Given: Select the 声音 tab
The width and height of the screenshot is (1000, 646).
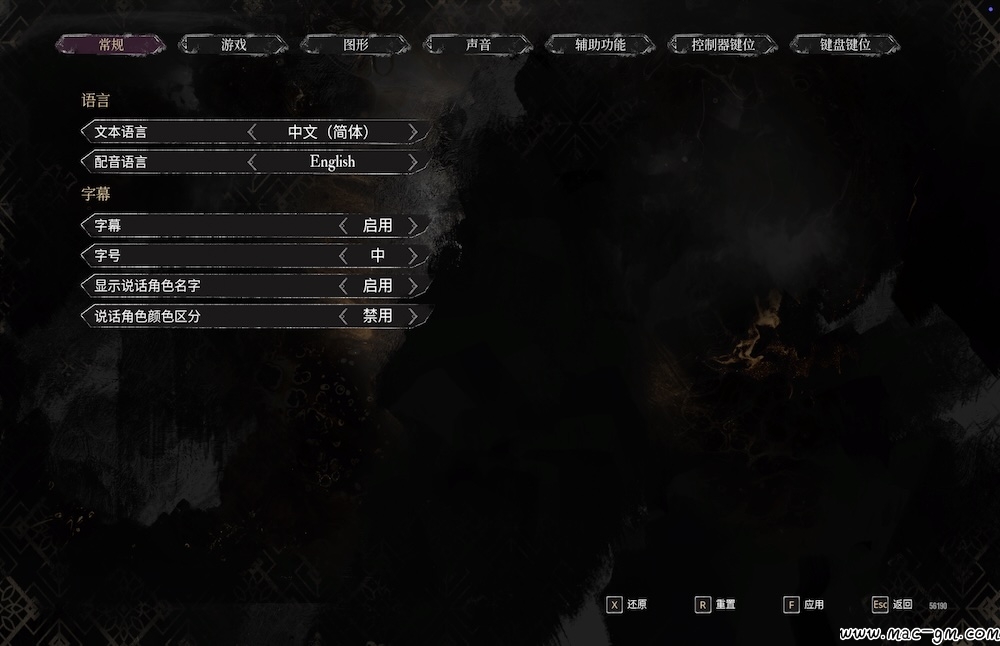Looking at the screenshot, I should pyautogui.click(x=478, y=45).
